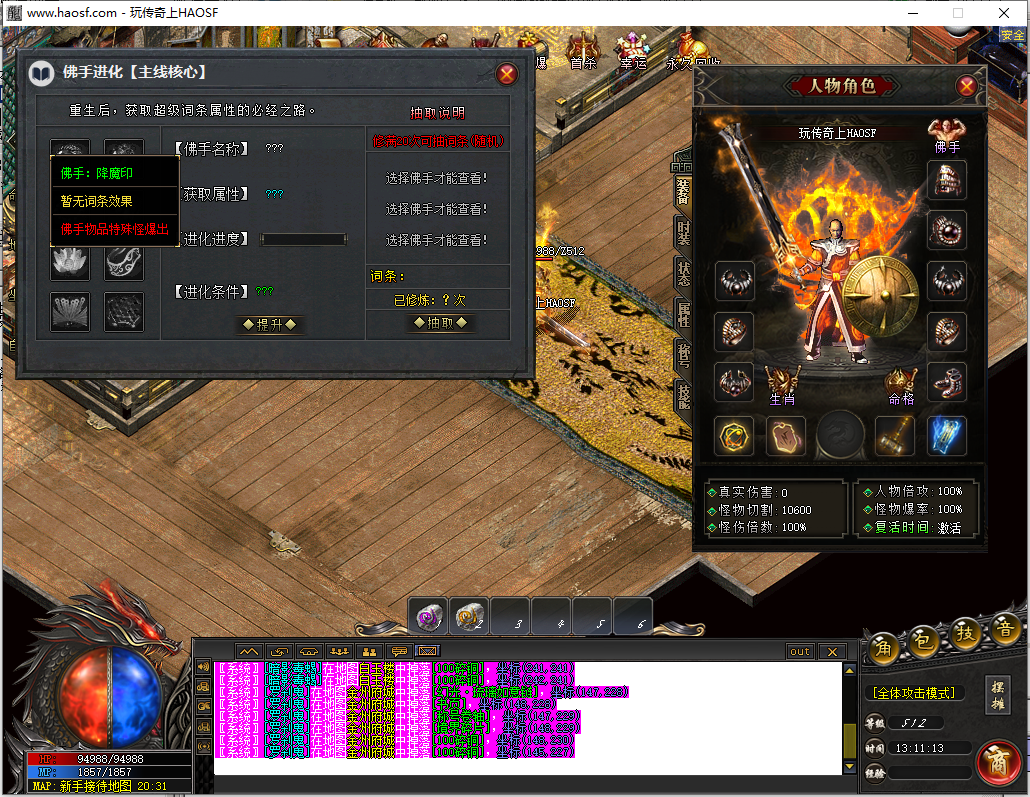Select the blue crystal equipment slot
This screenshot has width=1030, height=797.
click(x=946, y=436)
